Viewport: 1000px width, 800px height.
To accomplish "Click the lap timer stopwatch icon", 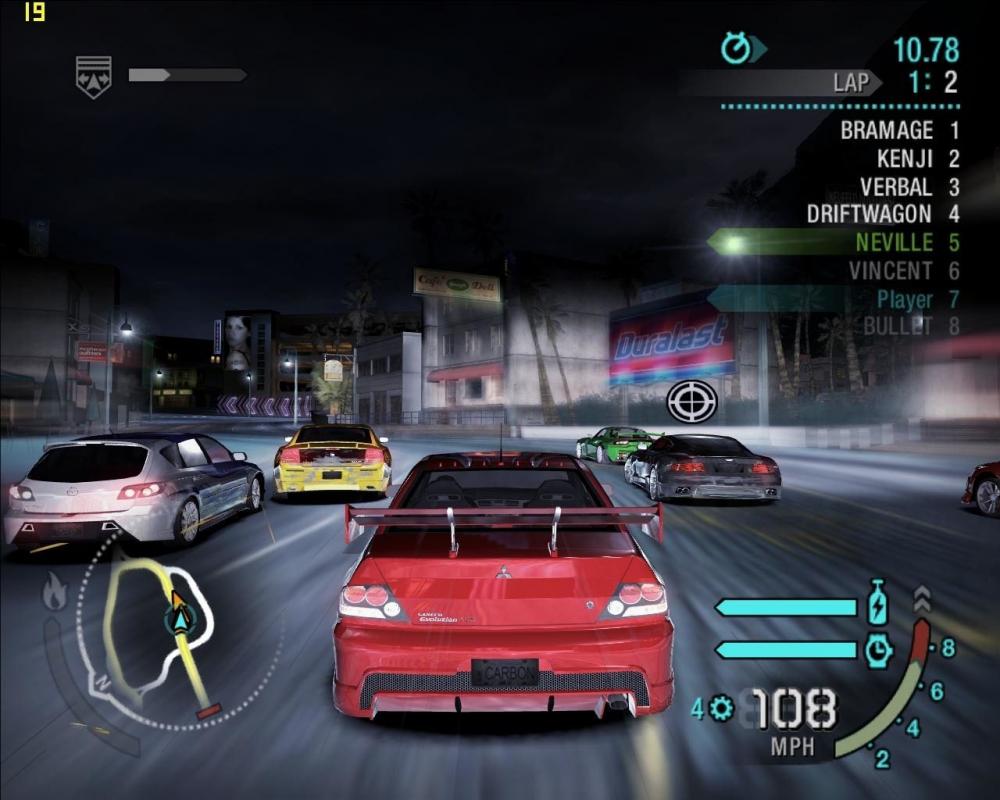I will click(737, 47).
